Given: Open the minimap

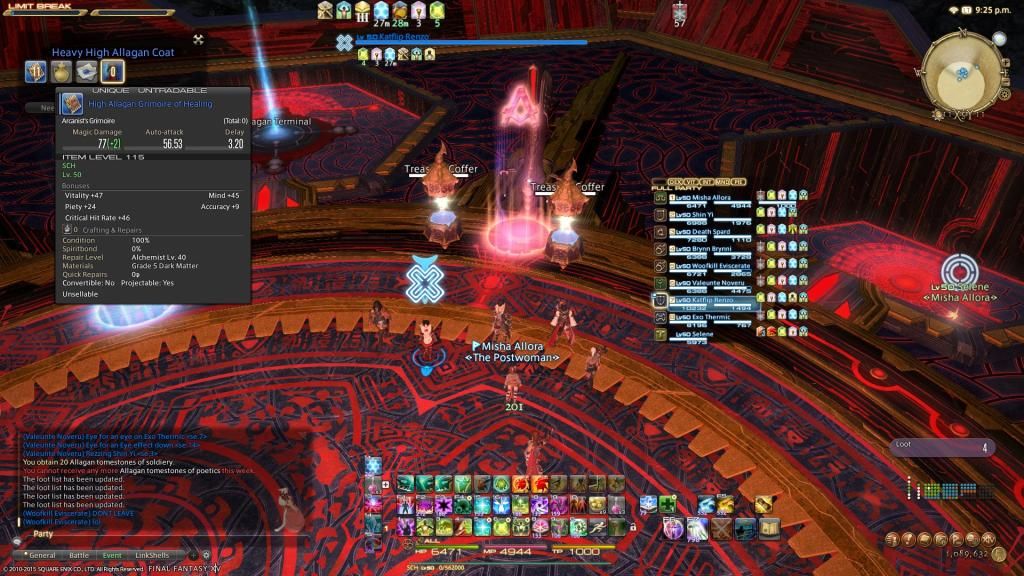Looking at the screenshot, I should (x=961, y=73).
